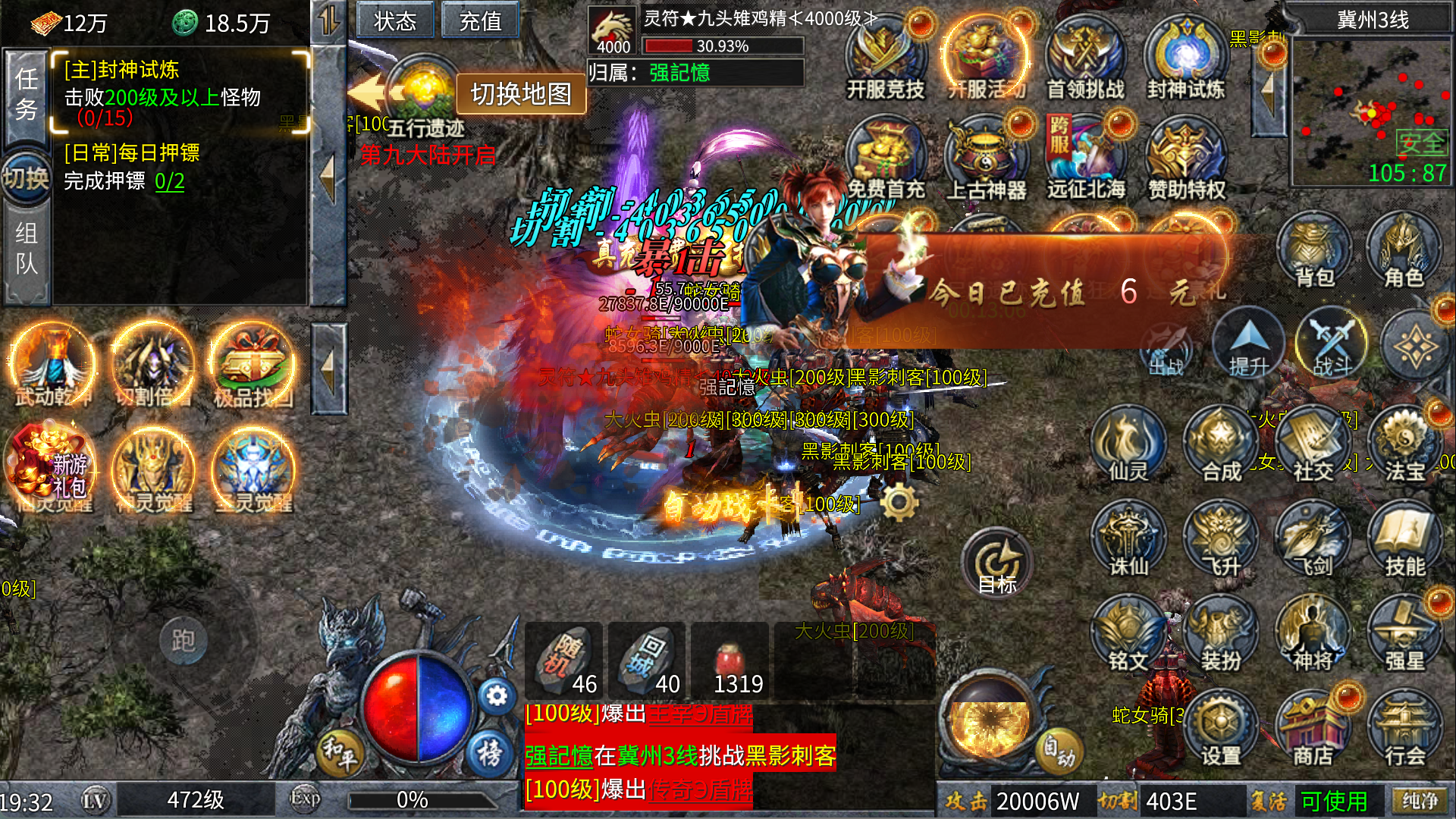Click the 切换地图 switch map button
The image size is (1456, 819).
click(x=521, y=94)
